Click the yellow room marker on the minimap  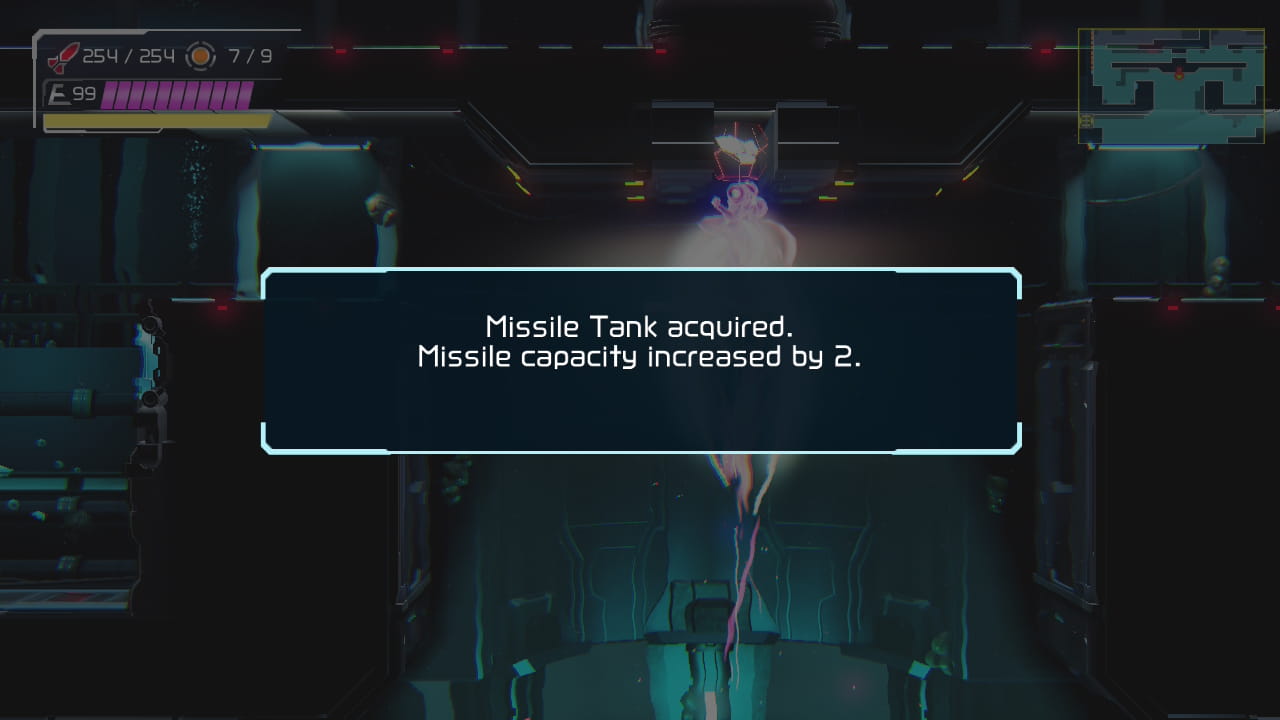coord(1086,120)
